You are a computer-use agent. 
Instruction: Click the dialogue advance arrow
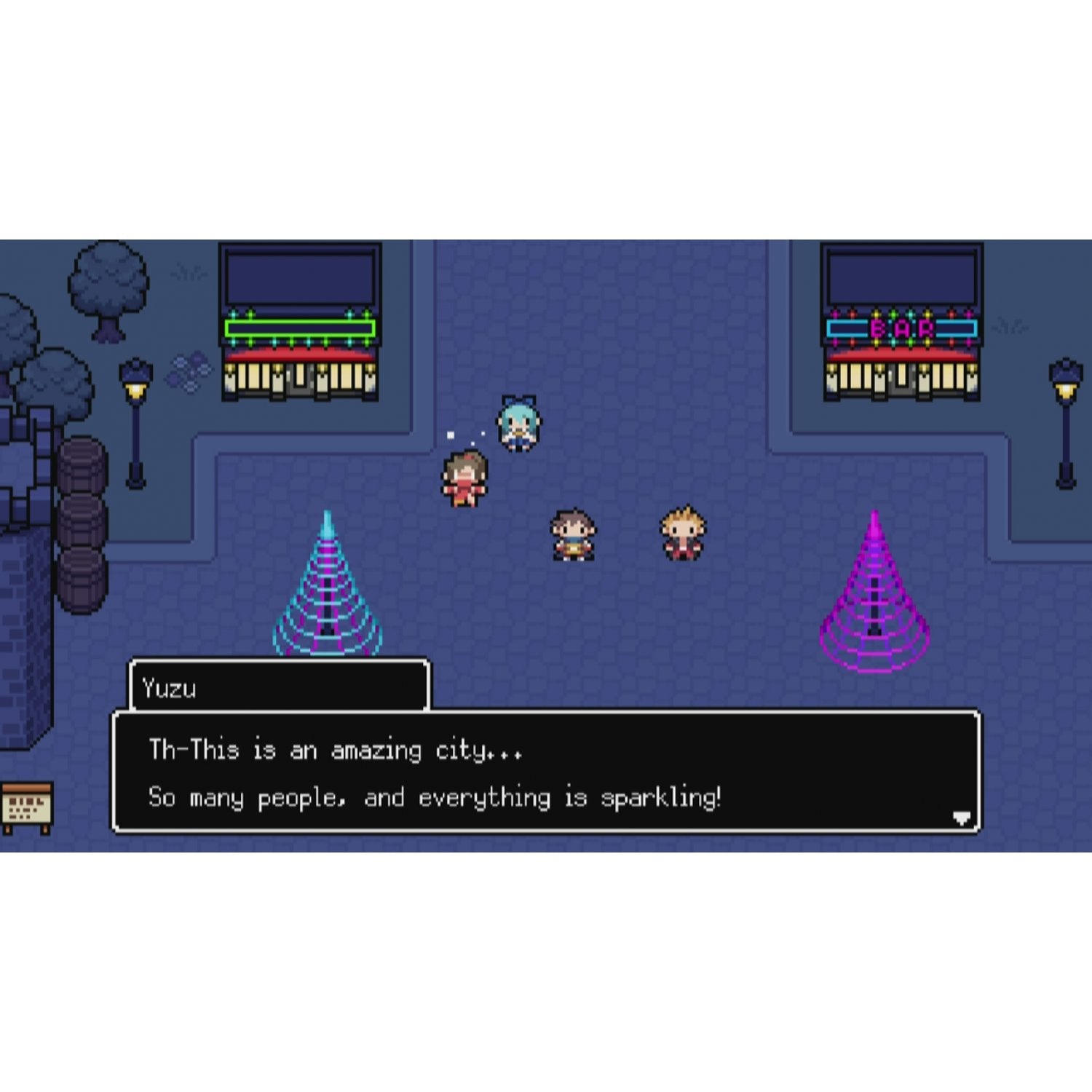point(961,818)
